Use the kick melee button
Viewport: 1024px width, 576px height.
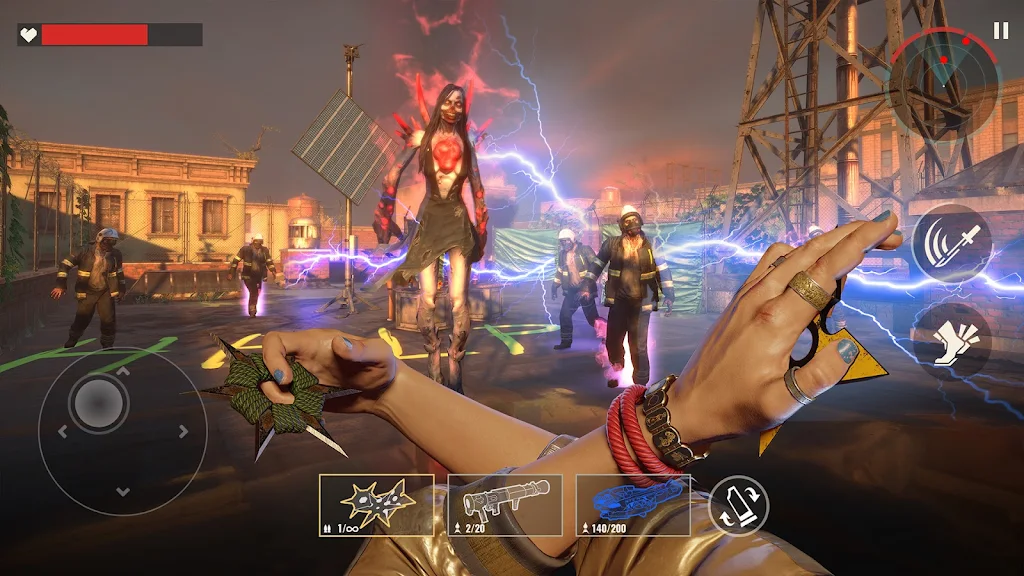click(x=951, y=338)
